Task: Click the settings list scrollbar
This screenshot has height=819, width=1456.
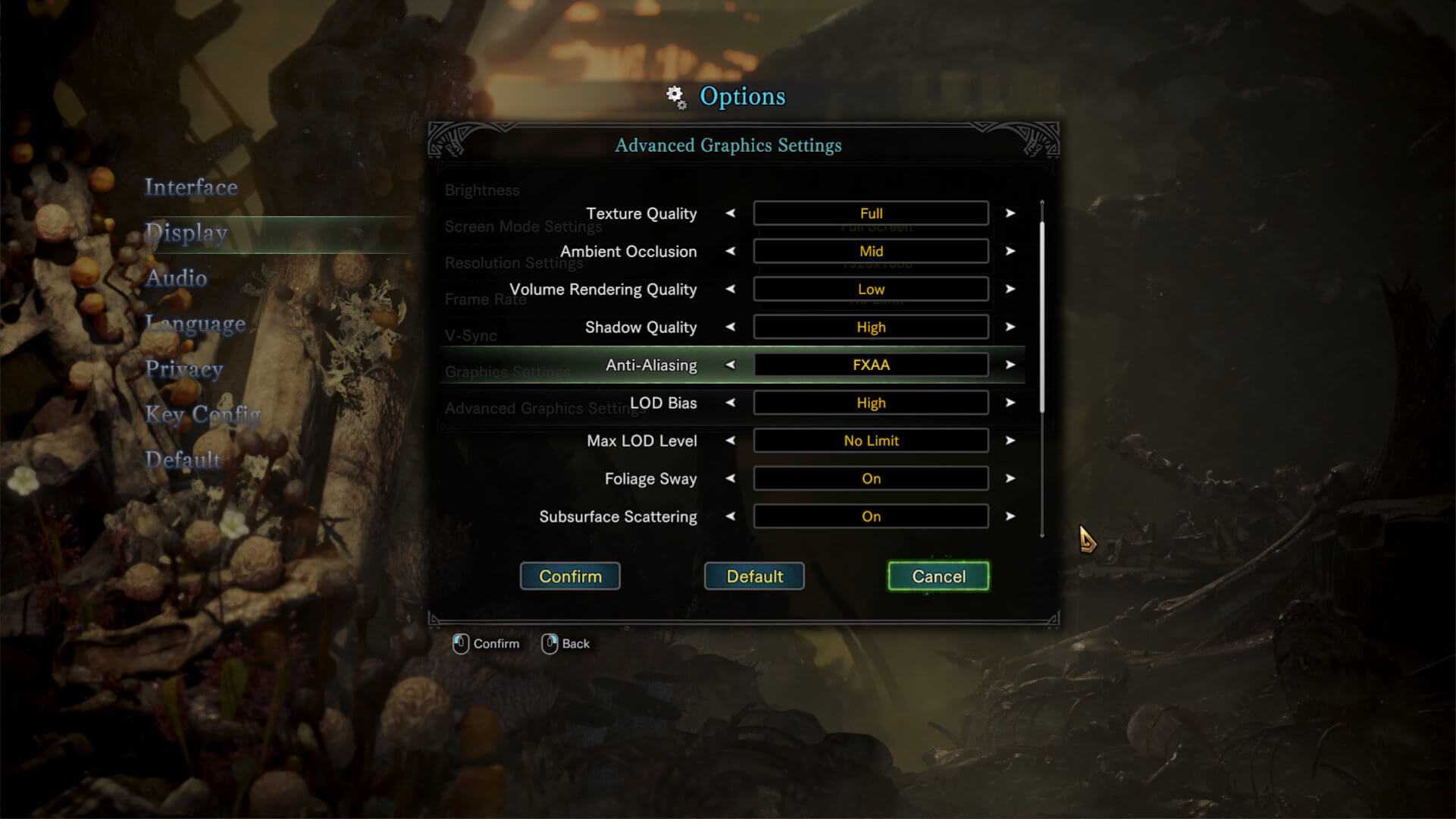Action: pos(1042,318)
